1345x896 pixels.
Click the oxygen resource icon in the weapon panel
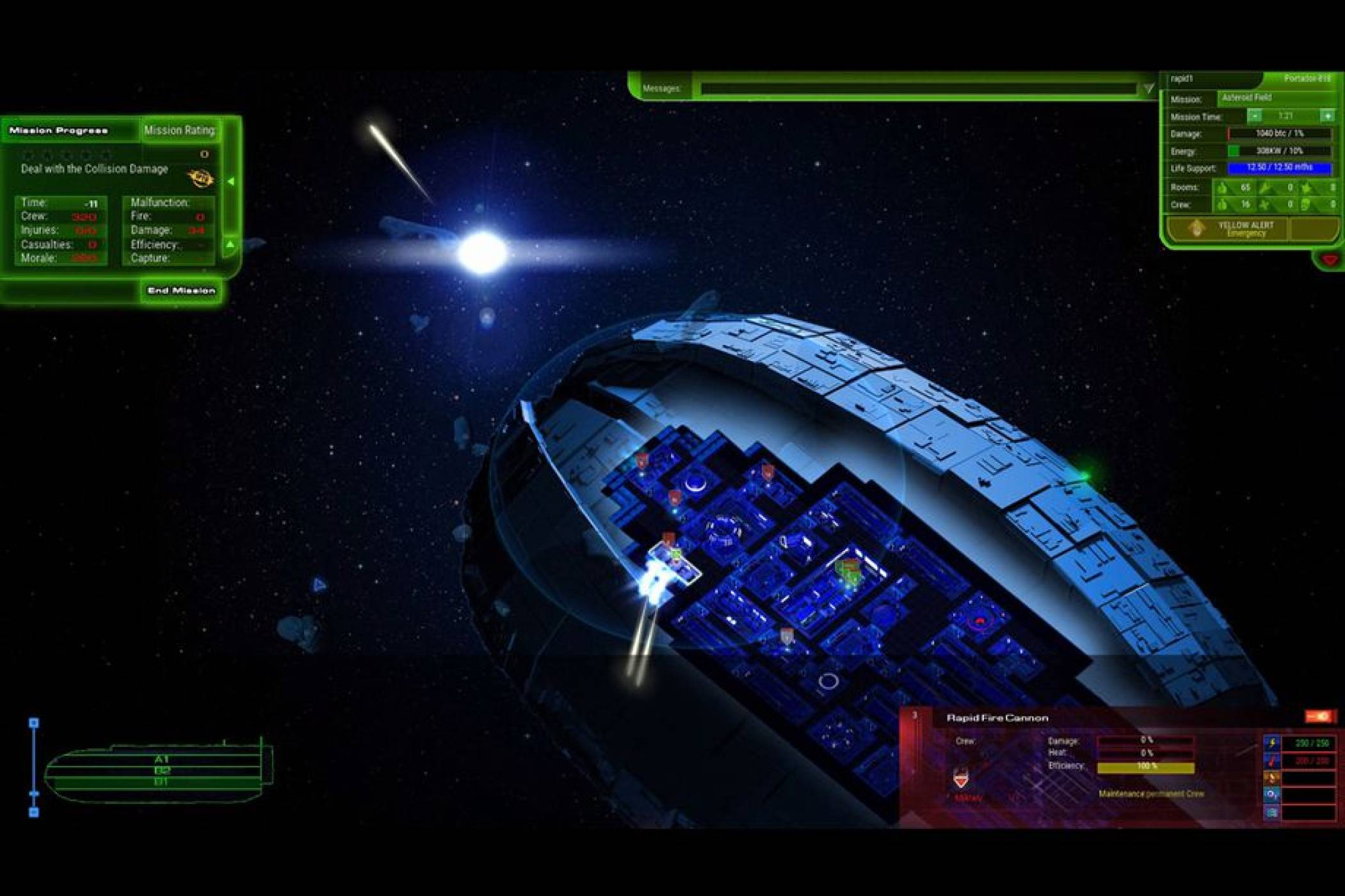coord(1271,795)
